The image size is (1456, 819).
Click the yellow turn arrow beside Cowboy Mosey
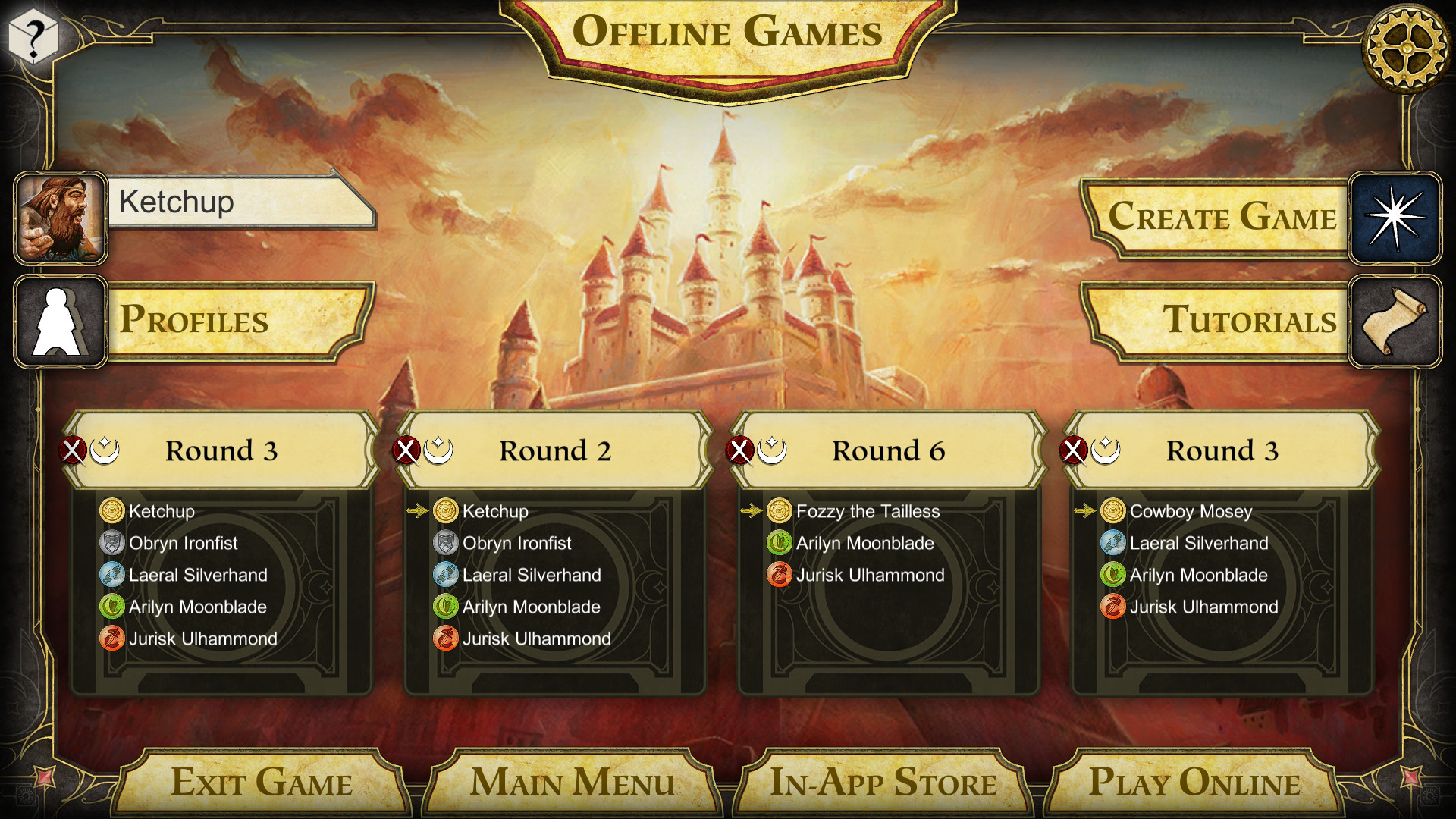pyautogui.click(x=1085, y=511)
